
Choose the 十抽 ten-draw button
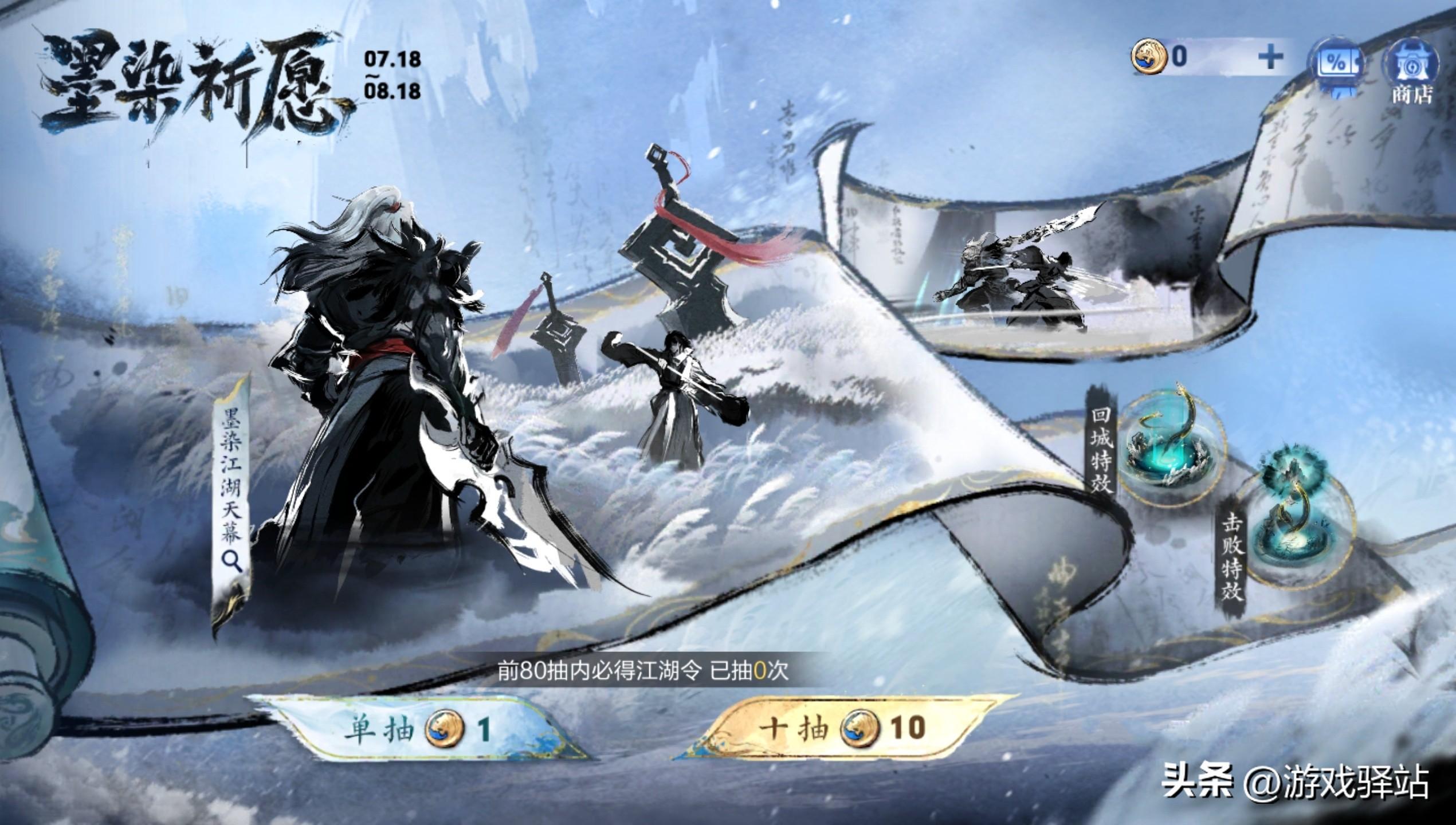click(842, 728)
